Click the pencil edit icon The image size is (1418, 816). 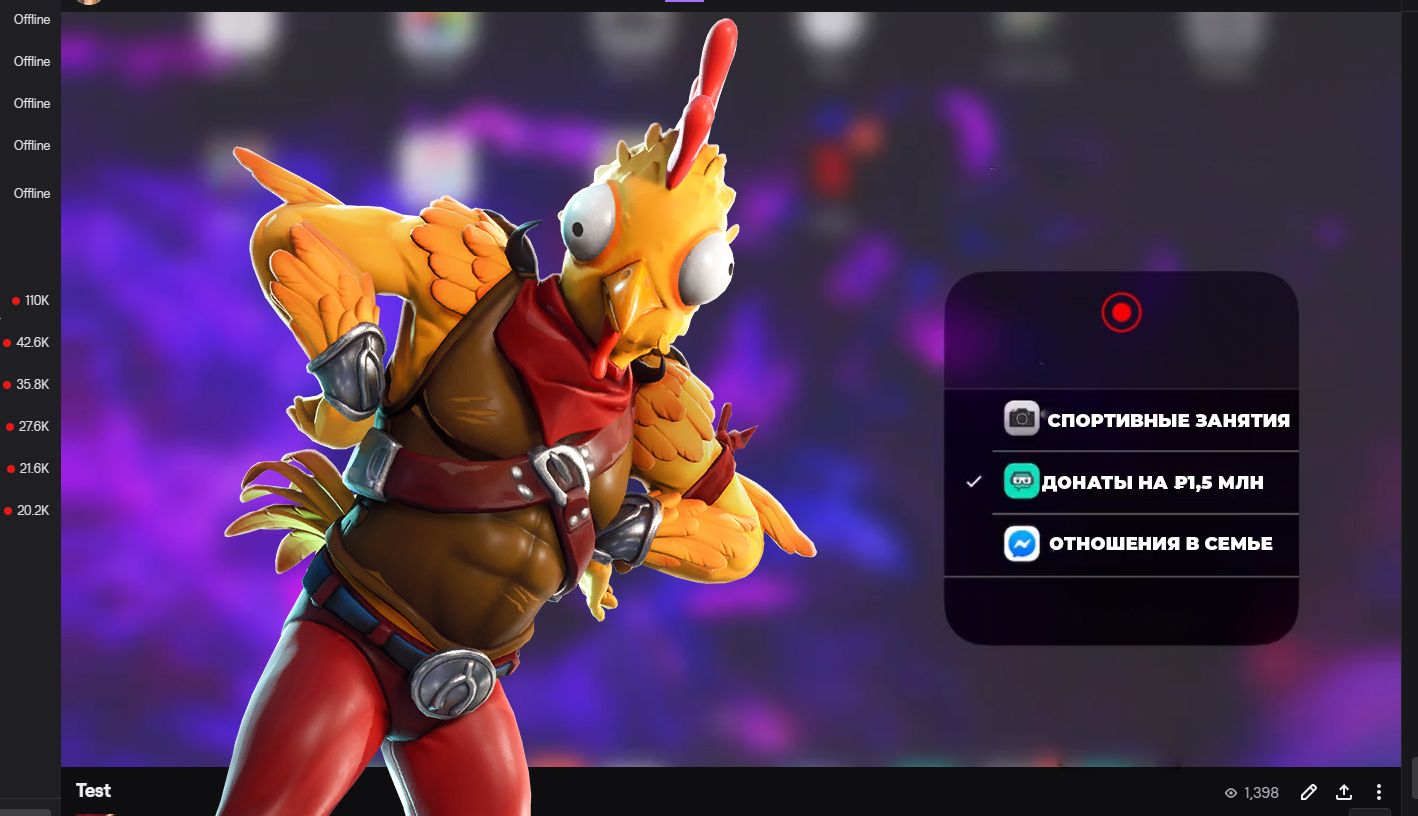click(1308, 792)
